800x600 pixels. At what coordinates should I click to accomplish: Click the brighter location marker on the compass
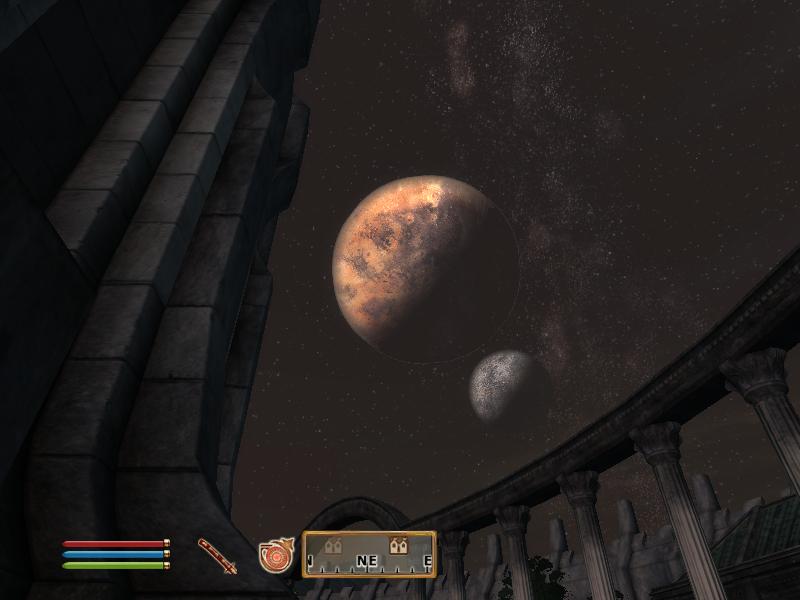pyautogui.click(x=399, y=545)
